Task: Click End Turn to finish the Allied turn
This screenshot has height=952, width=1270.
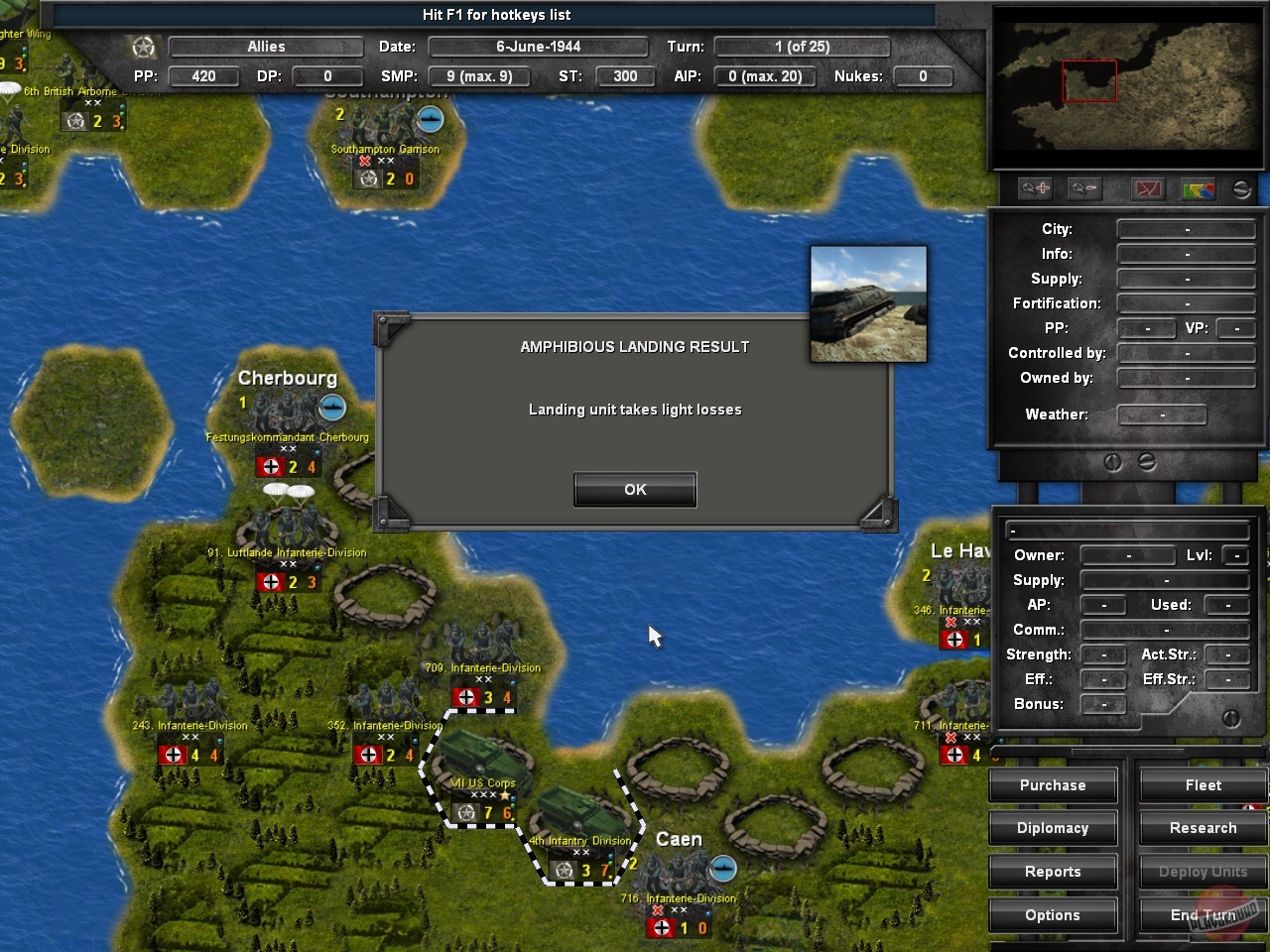Action: click(x=1202, y=914)
